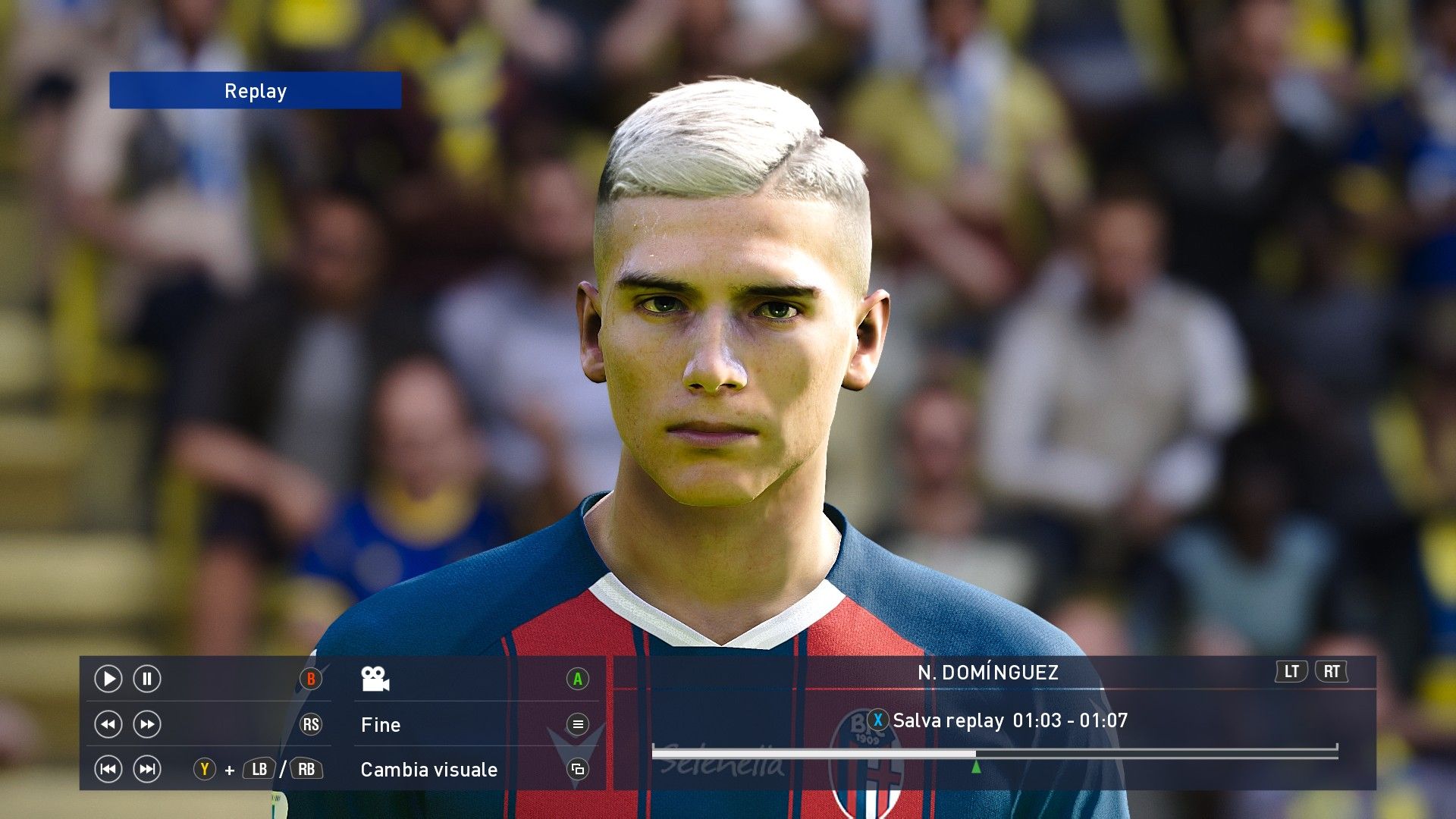Pause the replay
This screenshot has width=1456, height=819.
click(x=147, y=679)
